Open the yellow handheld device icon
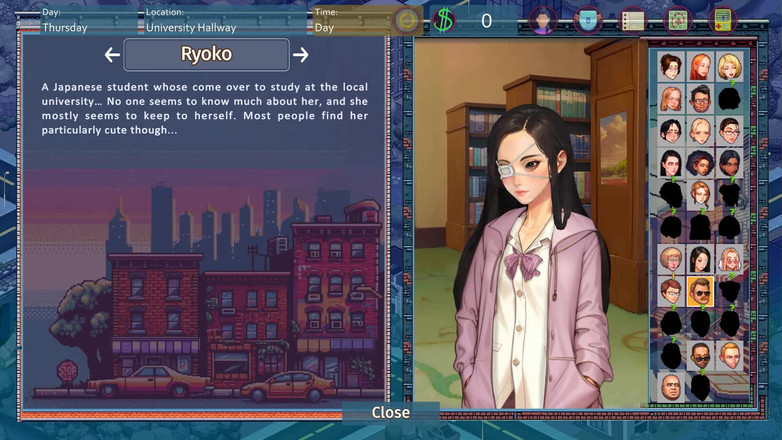 click(722, 20)
